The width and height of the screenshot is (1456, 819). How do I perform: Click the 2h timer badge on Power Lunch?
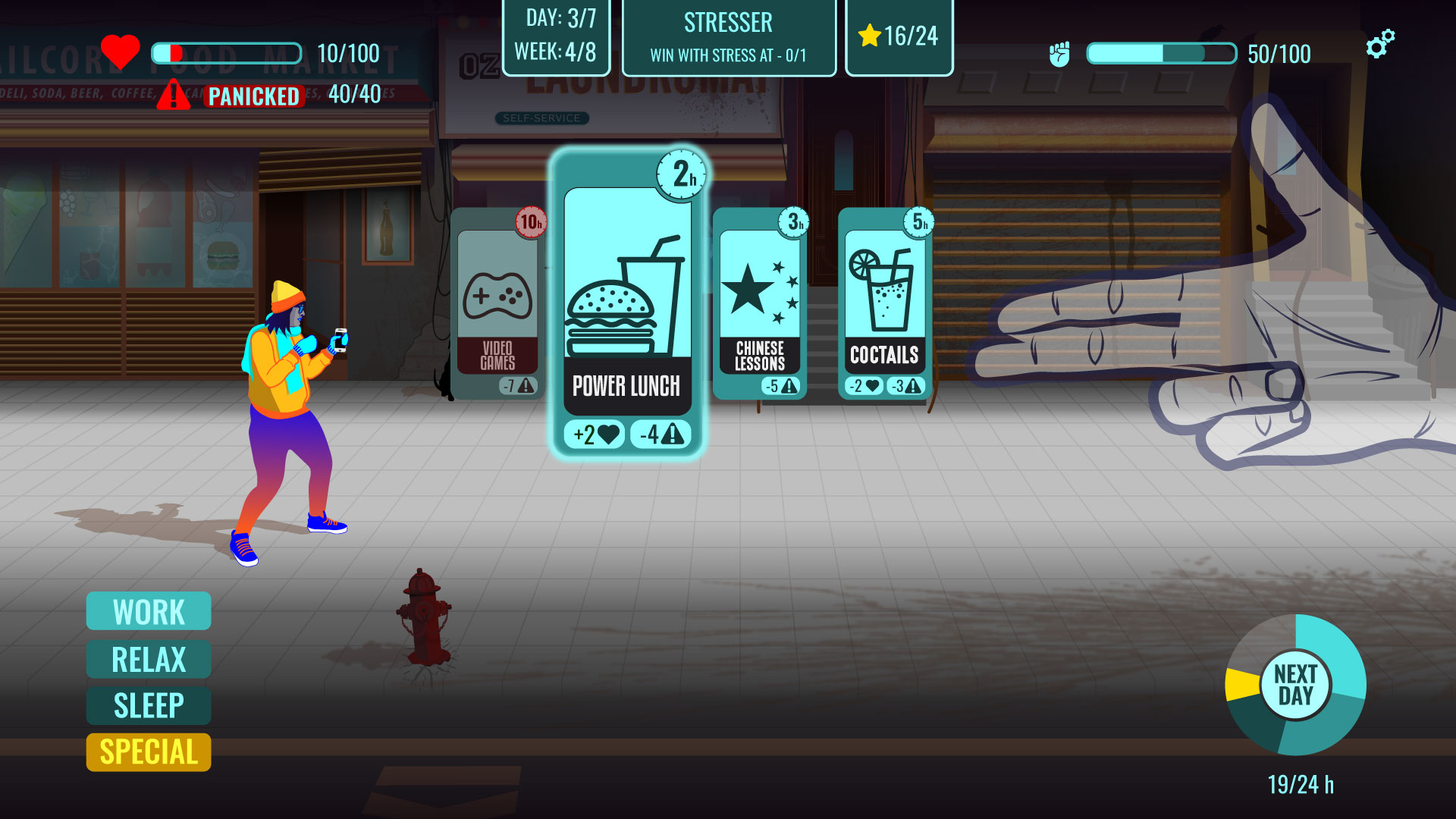tap(682, 174)
